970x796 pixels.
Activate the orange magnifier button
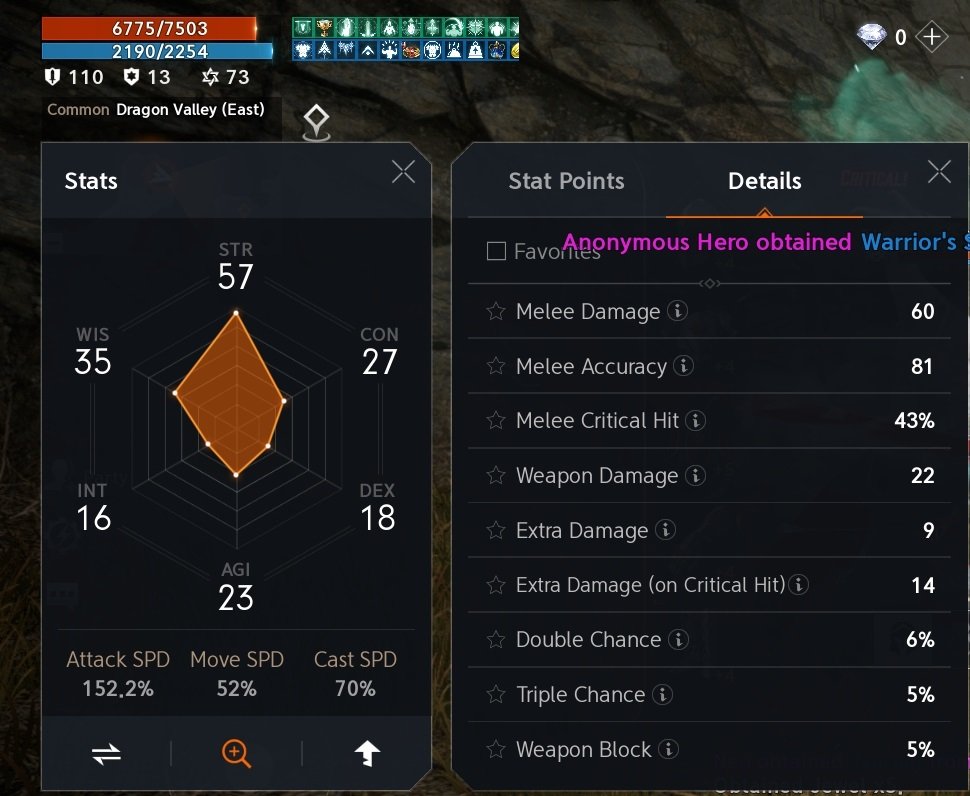tap(236, 754)
